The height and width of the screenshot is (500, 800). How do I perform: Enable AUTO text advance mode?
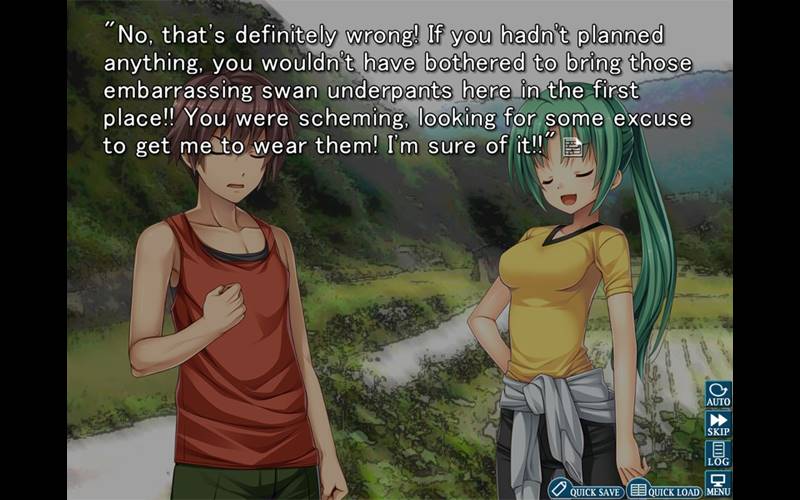pyautogui.click(x=718, y=393)
